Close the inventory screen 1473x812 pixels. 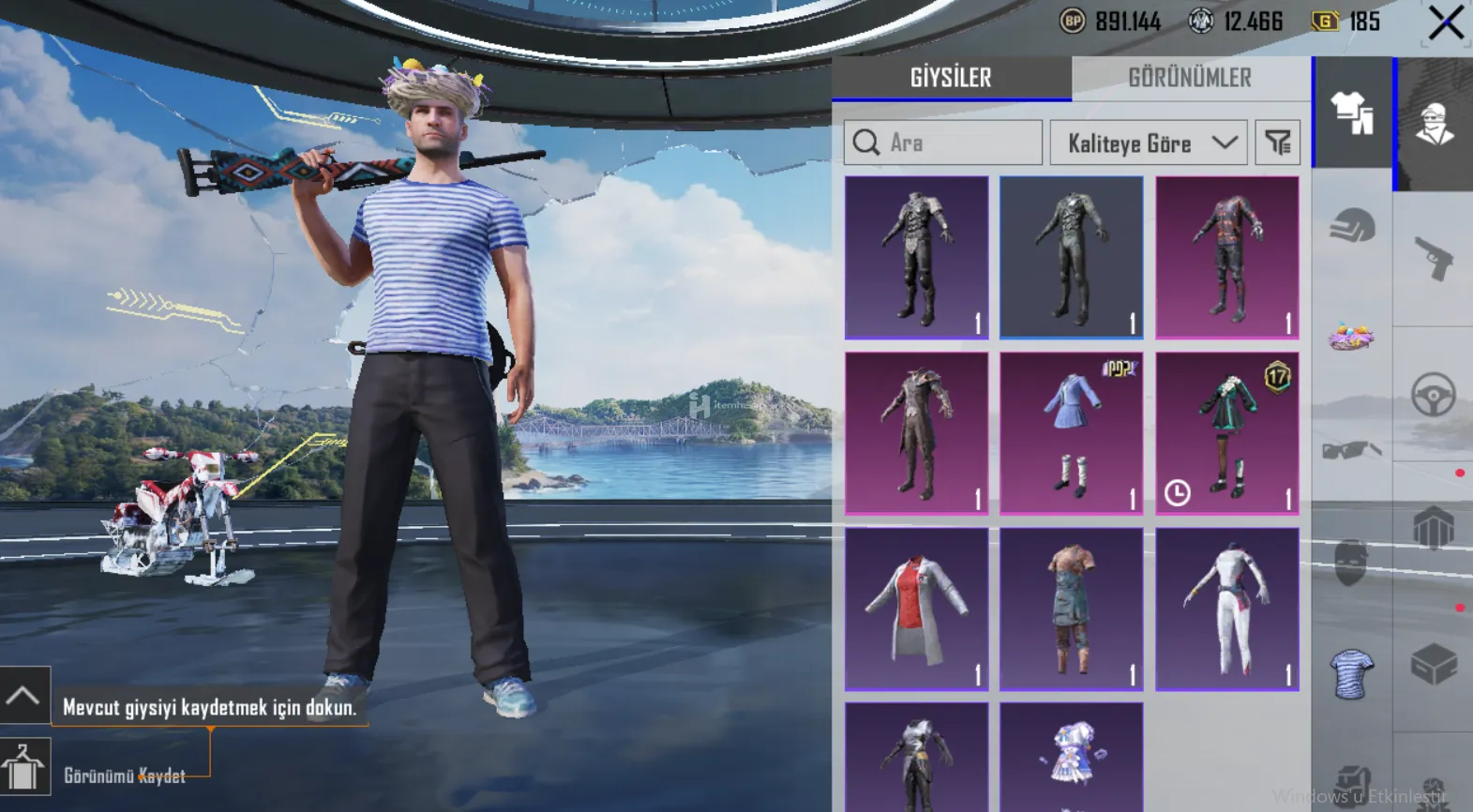click(1445, 23)
